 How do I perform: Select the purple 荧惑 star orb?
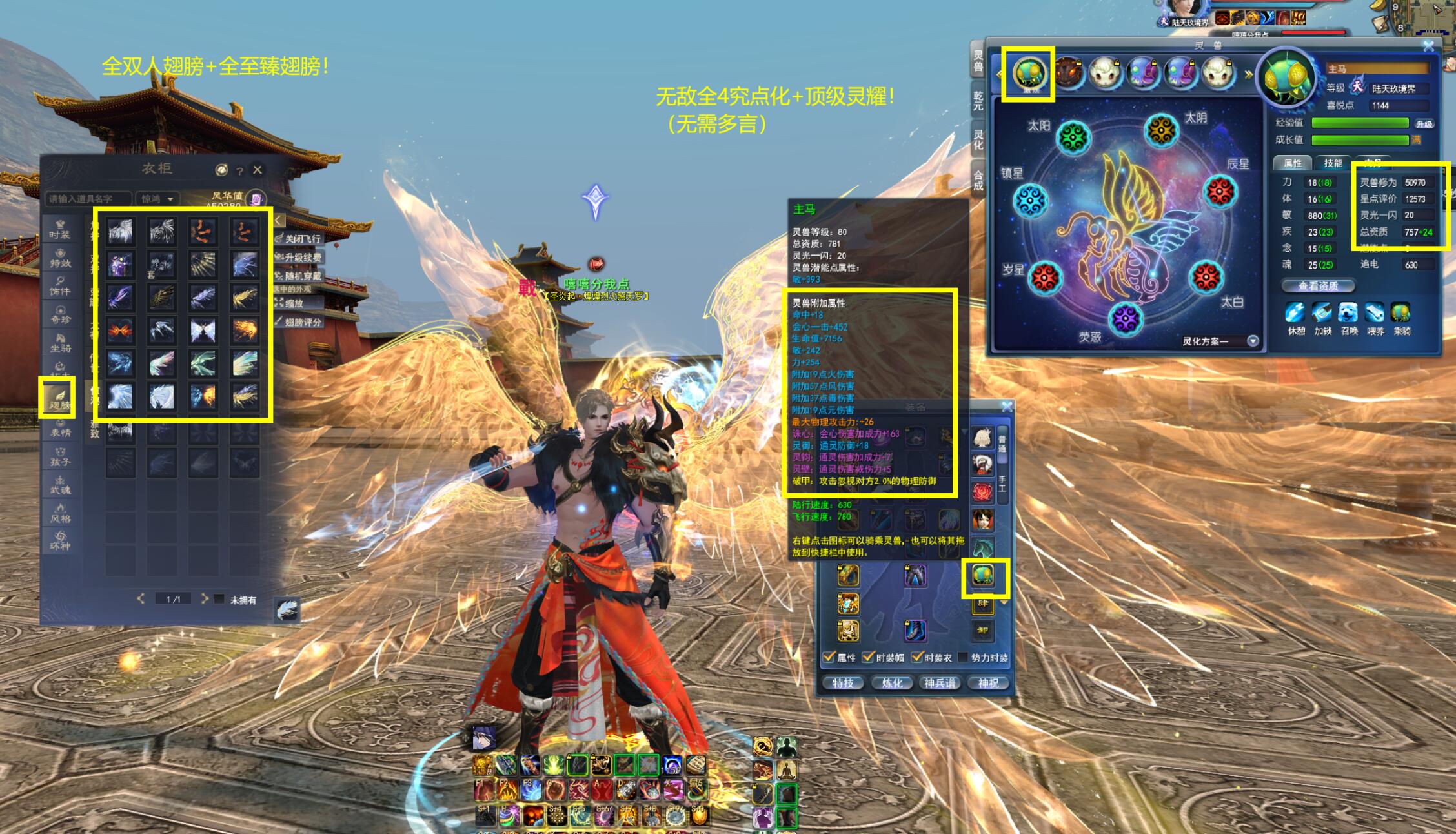click(1125, 318)
